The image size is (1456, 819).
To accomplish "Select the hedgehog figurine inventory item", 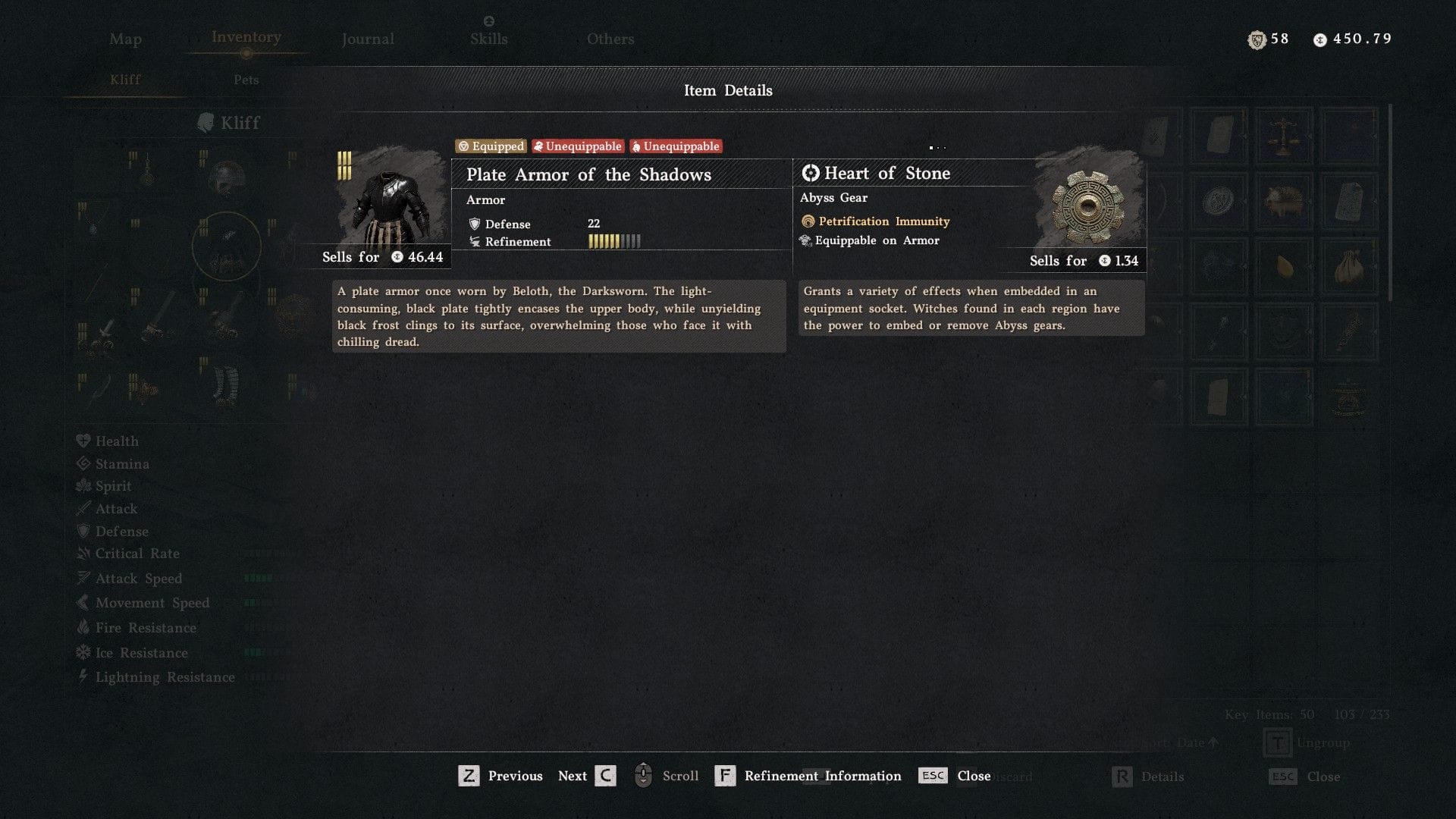I will 1285,199.
